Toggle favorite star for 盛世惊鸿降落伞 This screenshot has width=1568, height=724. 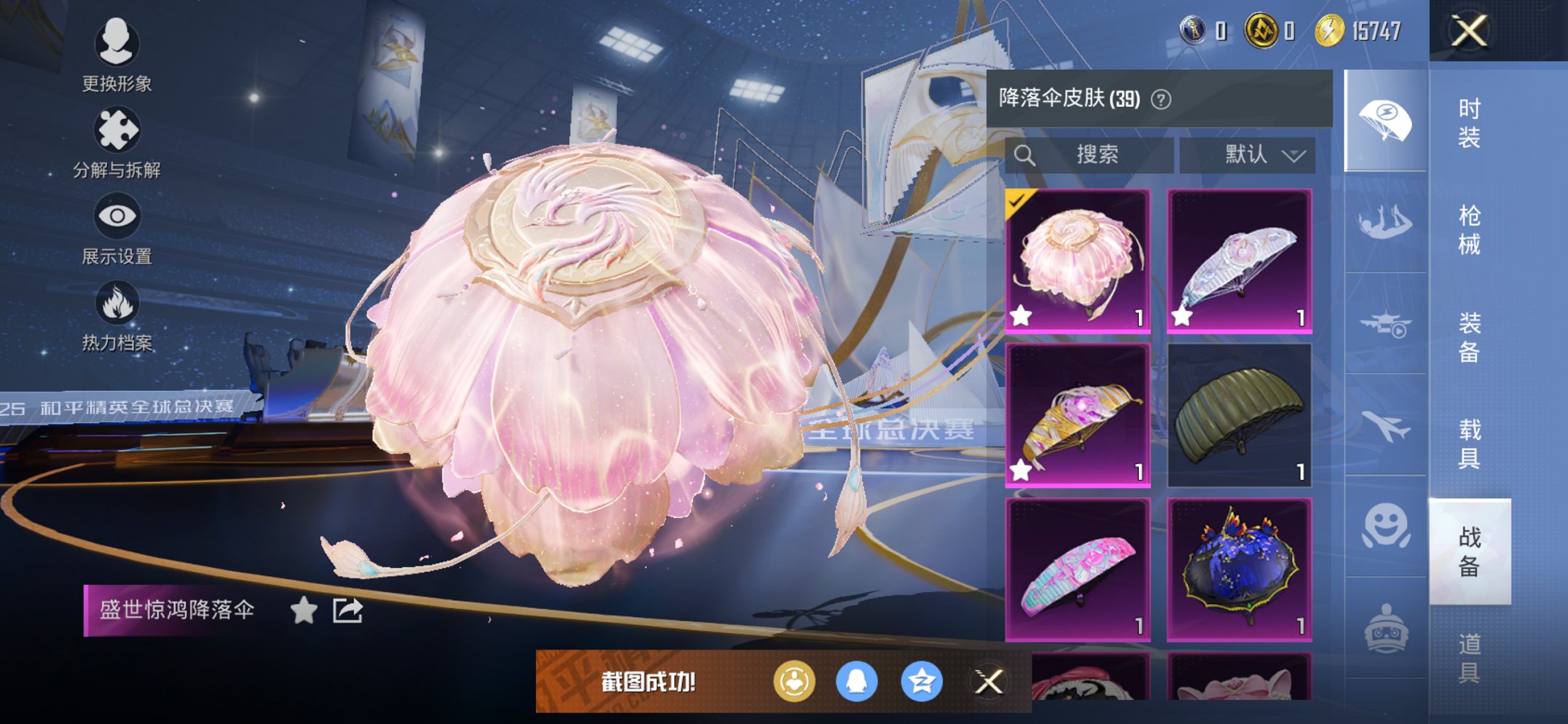coord(303,612)
